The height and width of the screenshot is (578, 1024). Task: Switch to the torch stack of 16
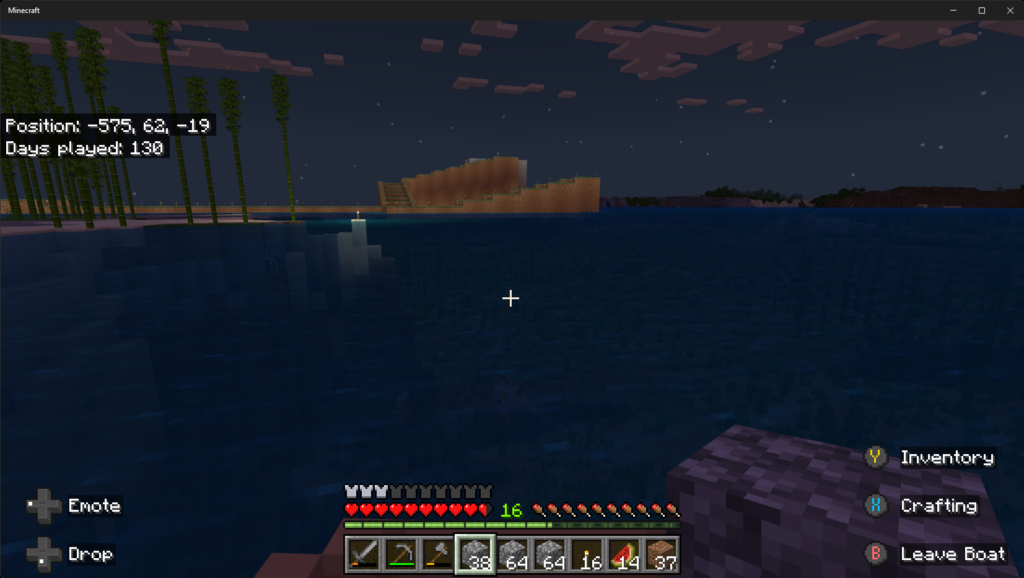[587, 554]
